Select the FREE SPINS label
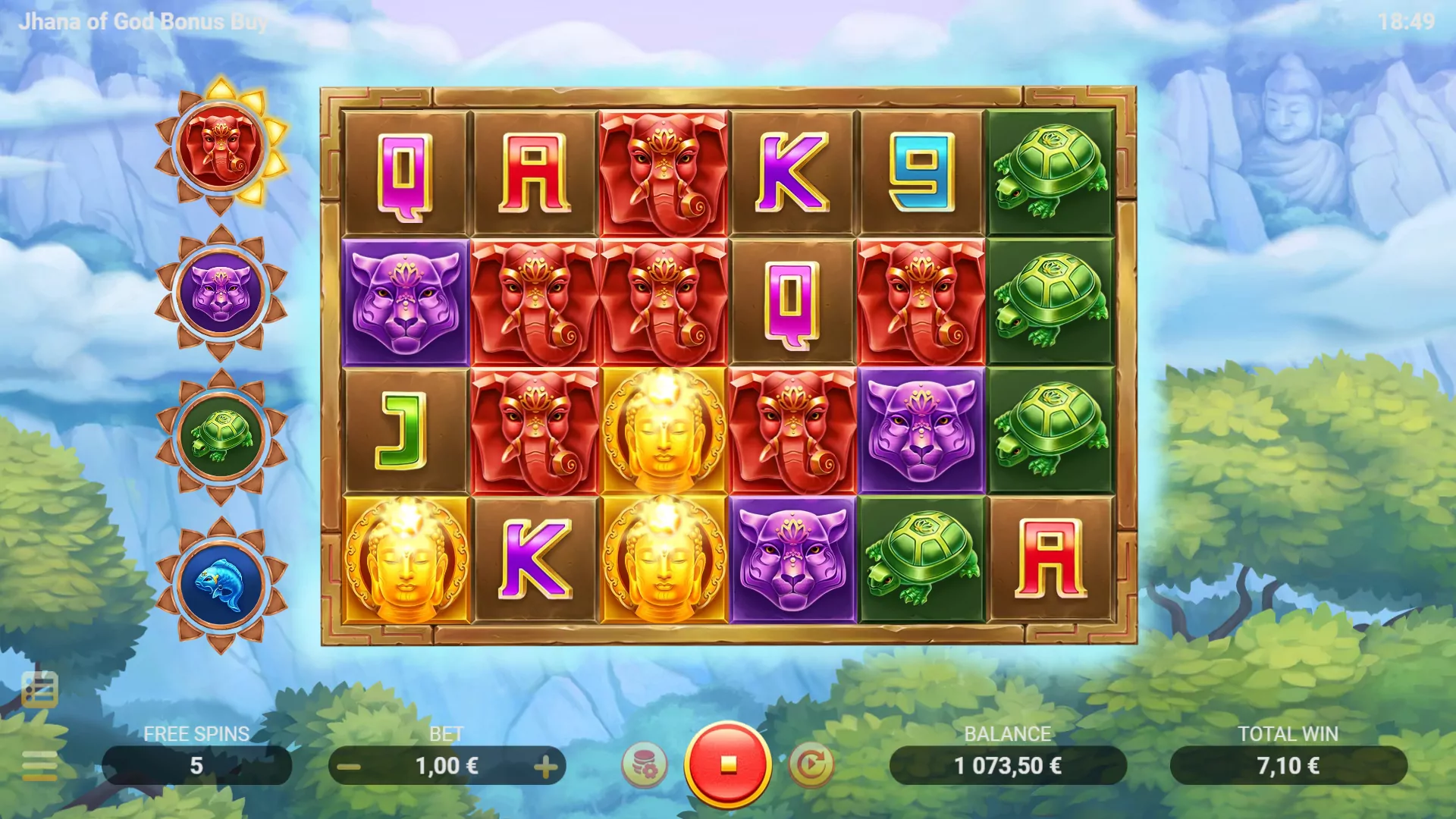This screenshot has height=819, width=1456. (x=196, y=733)
